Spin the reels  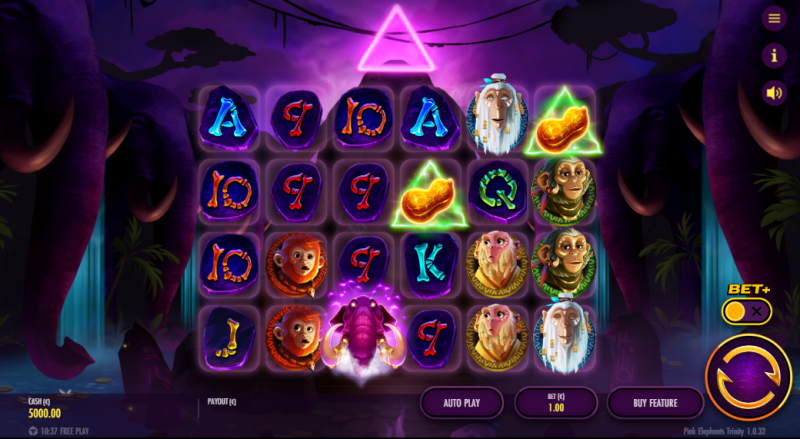pos(748,376)
